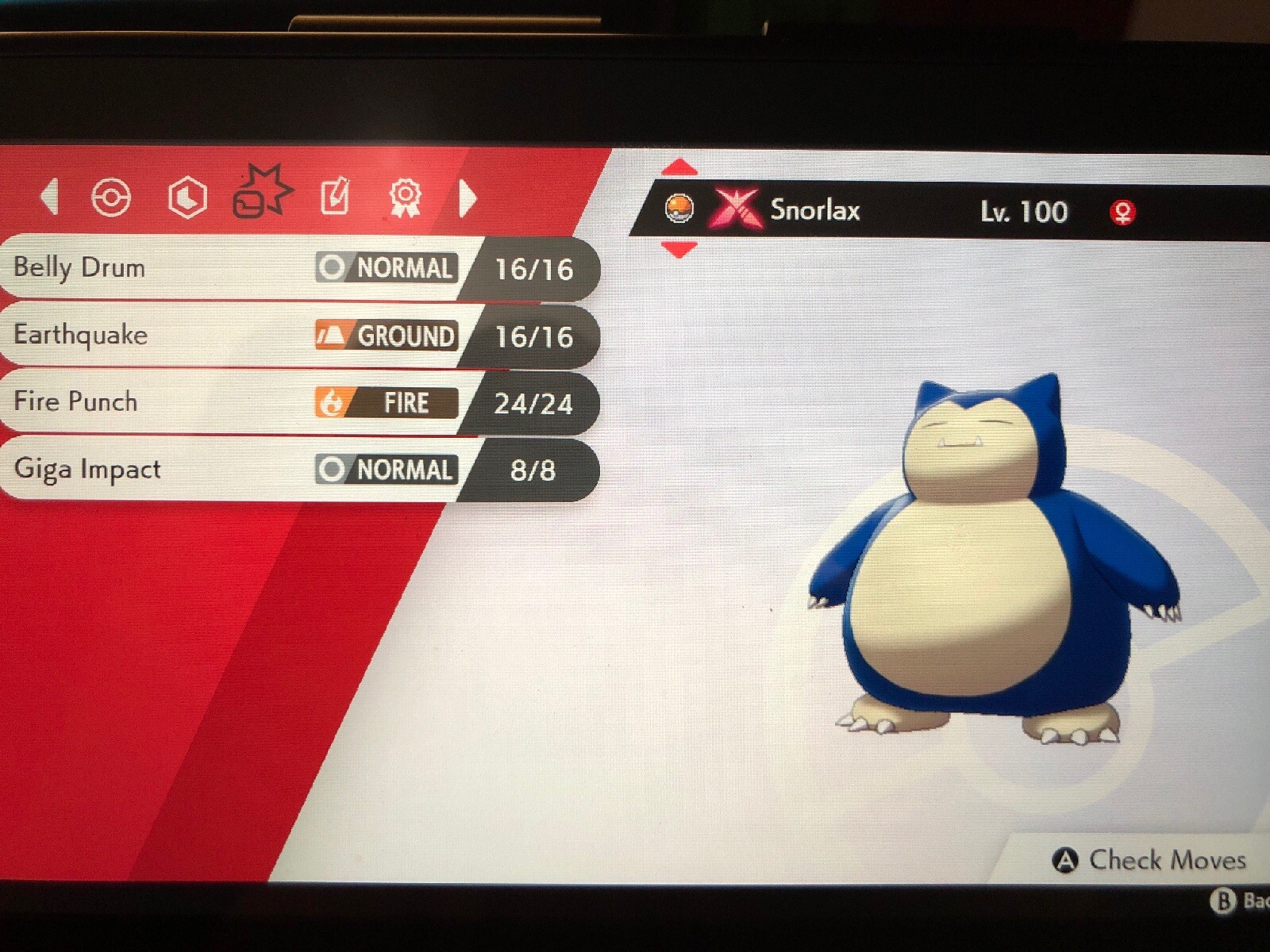Open the notes and markings pencil icon
The height and width of the screenshot is (952, 1270).
point(337,194)
